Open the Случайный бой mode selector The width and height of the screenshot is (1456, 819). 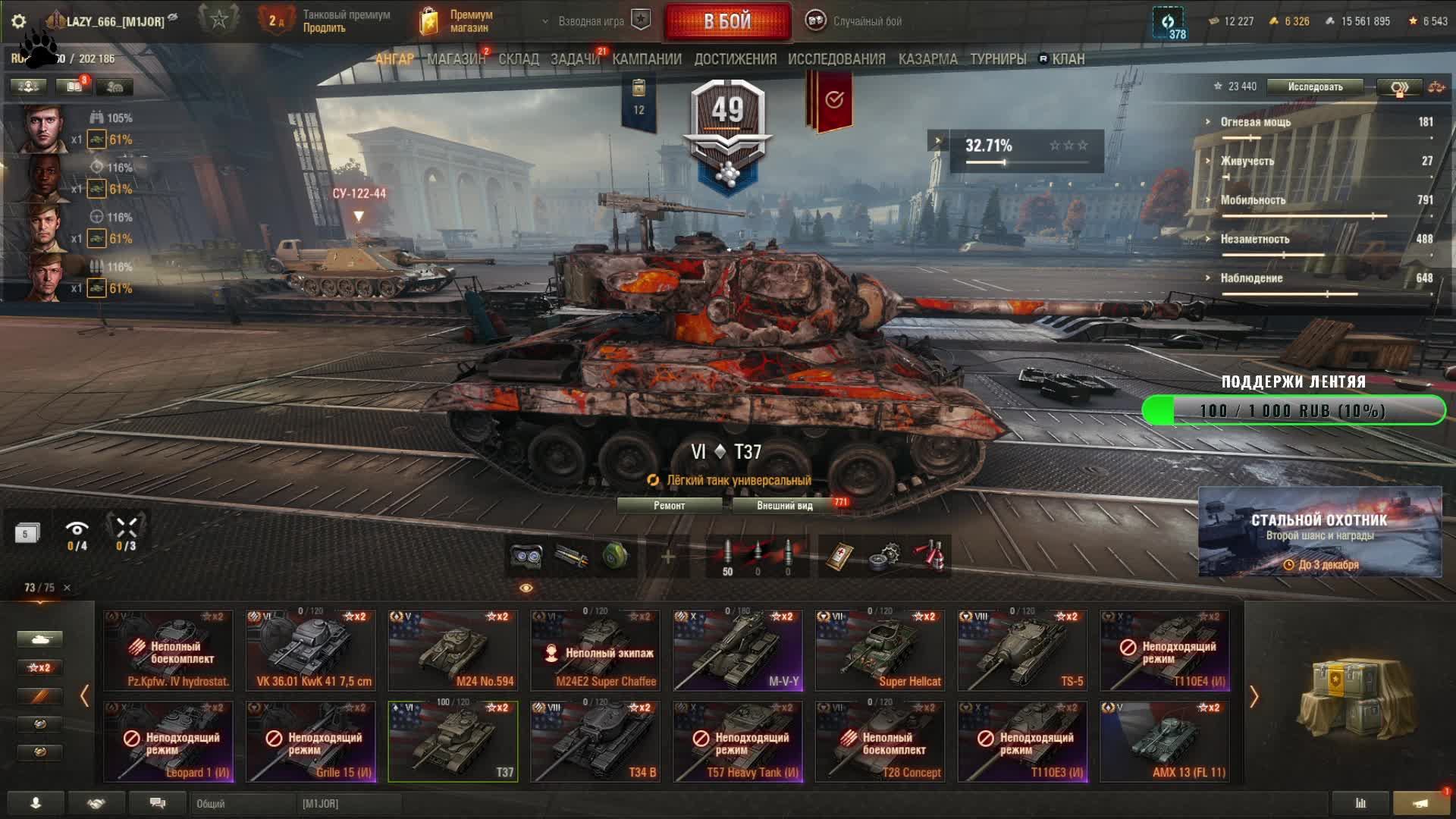857,21
